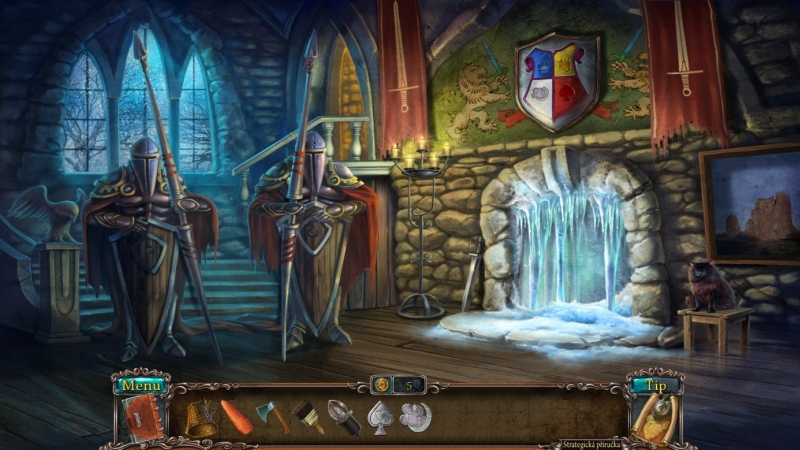Select the trowel inventory item
Image resolution: width=800 pixels, height=450 pixels.
pos(343,416)
